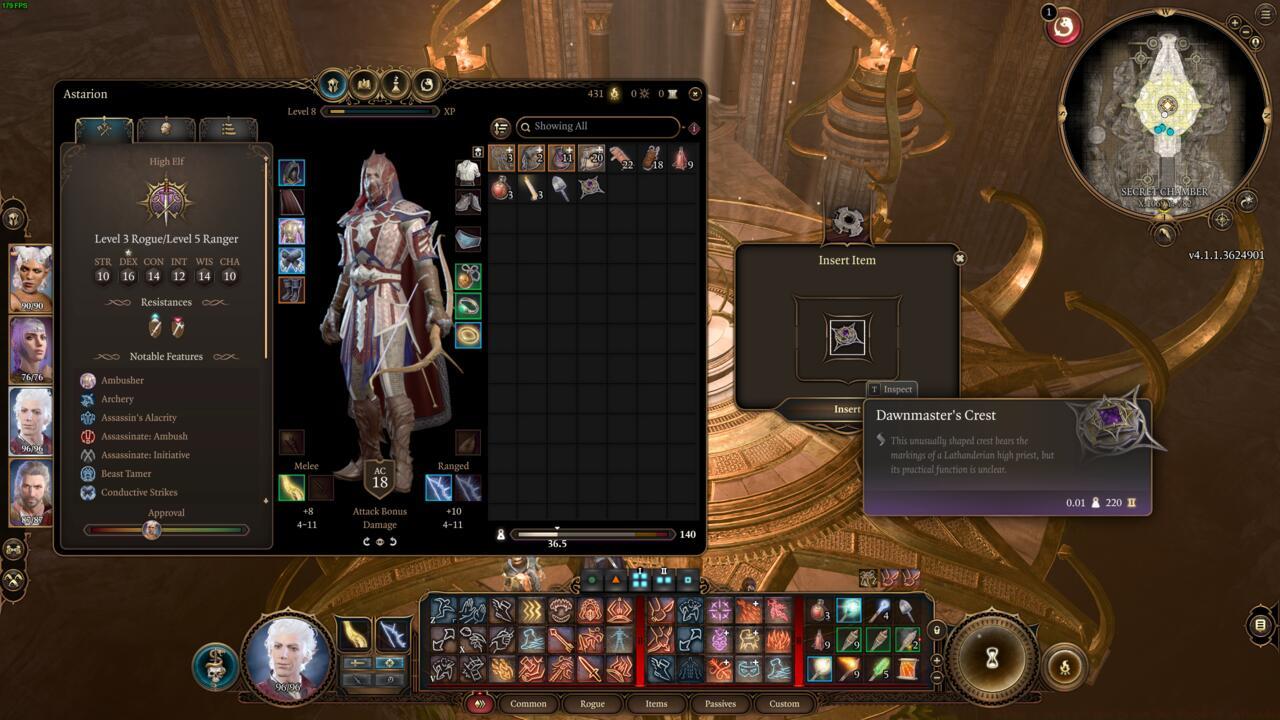Switch to the Rogue hotbar tab

(592, 704)
